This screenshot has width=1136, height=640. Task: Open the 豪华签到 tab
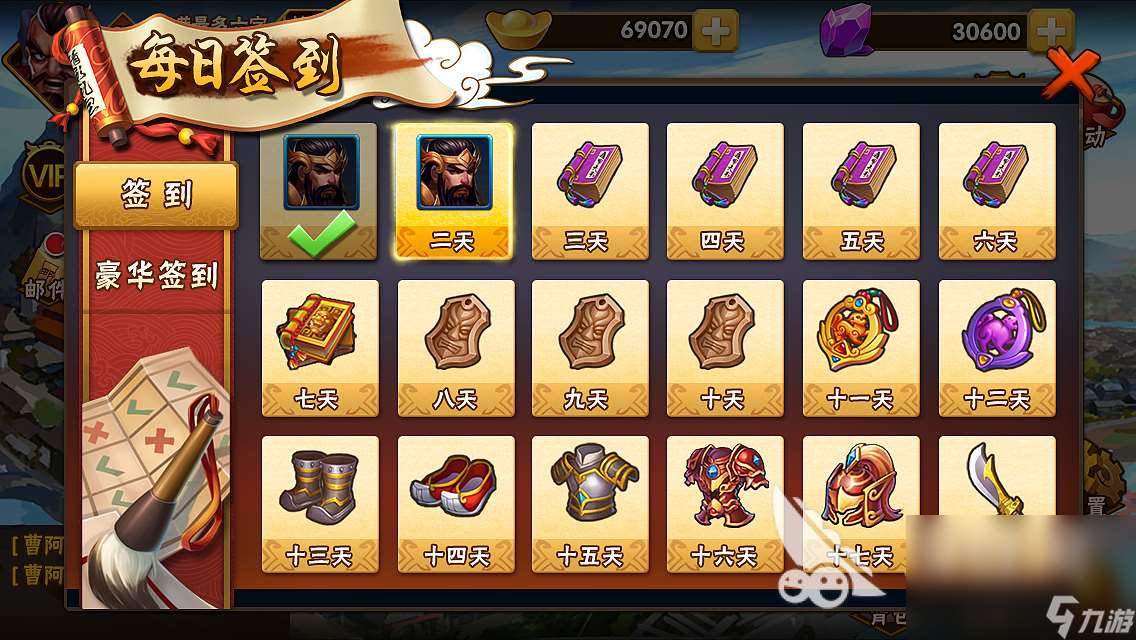(156, 274)
